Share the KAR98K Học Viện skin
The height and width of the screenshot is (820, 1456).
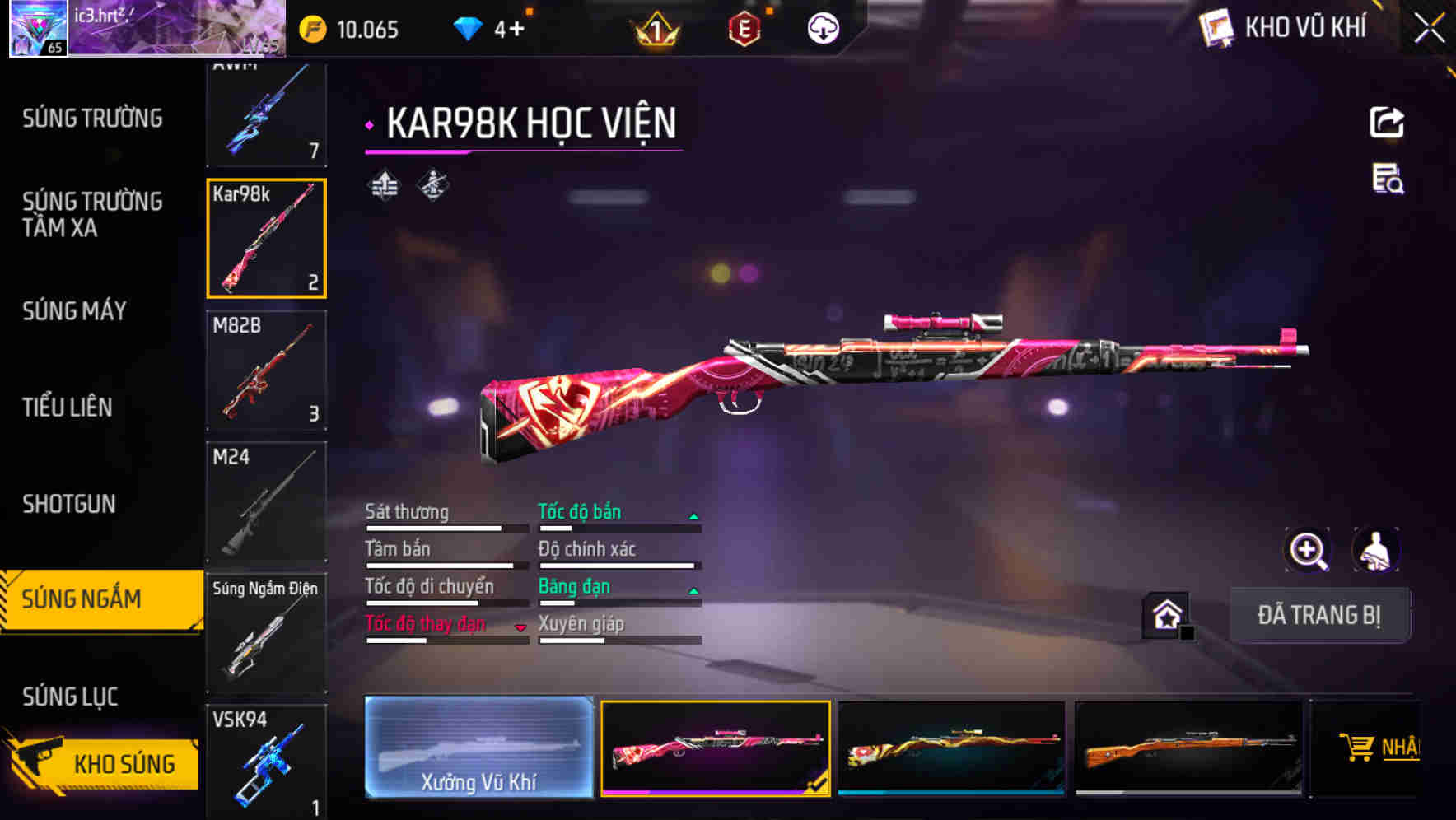pyautogui.click(x=1387, y=121)
